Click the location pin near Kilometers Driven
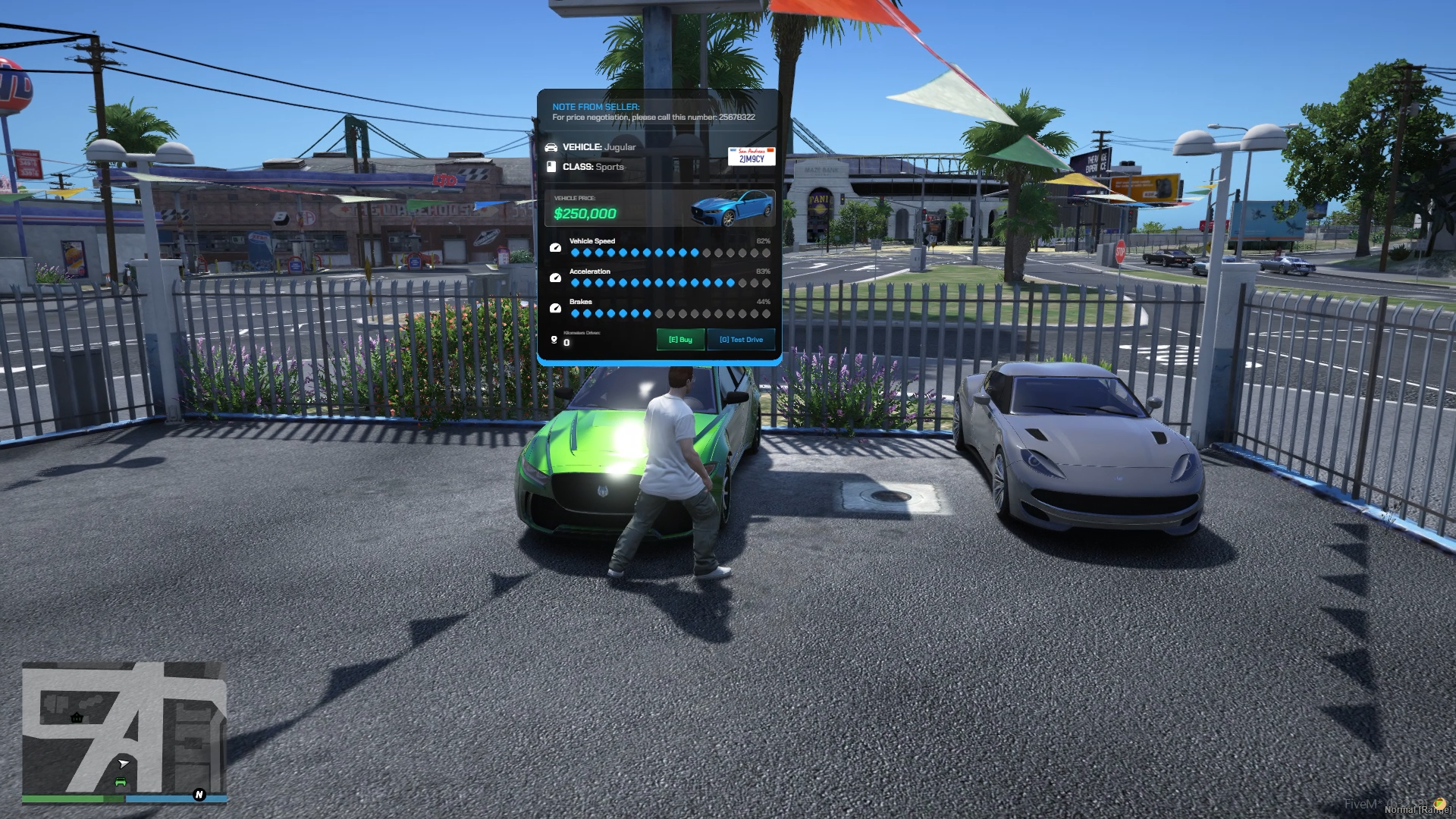The image size is (1456, 819). click(554, 339)
